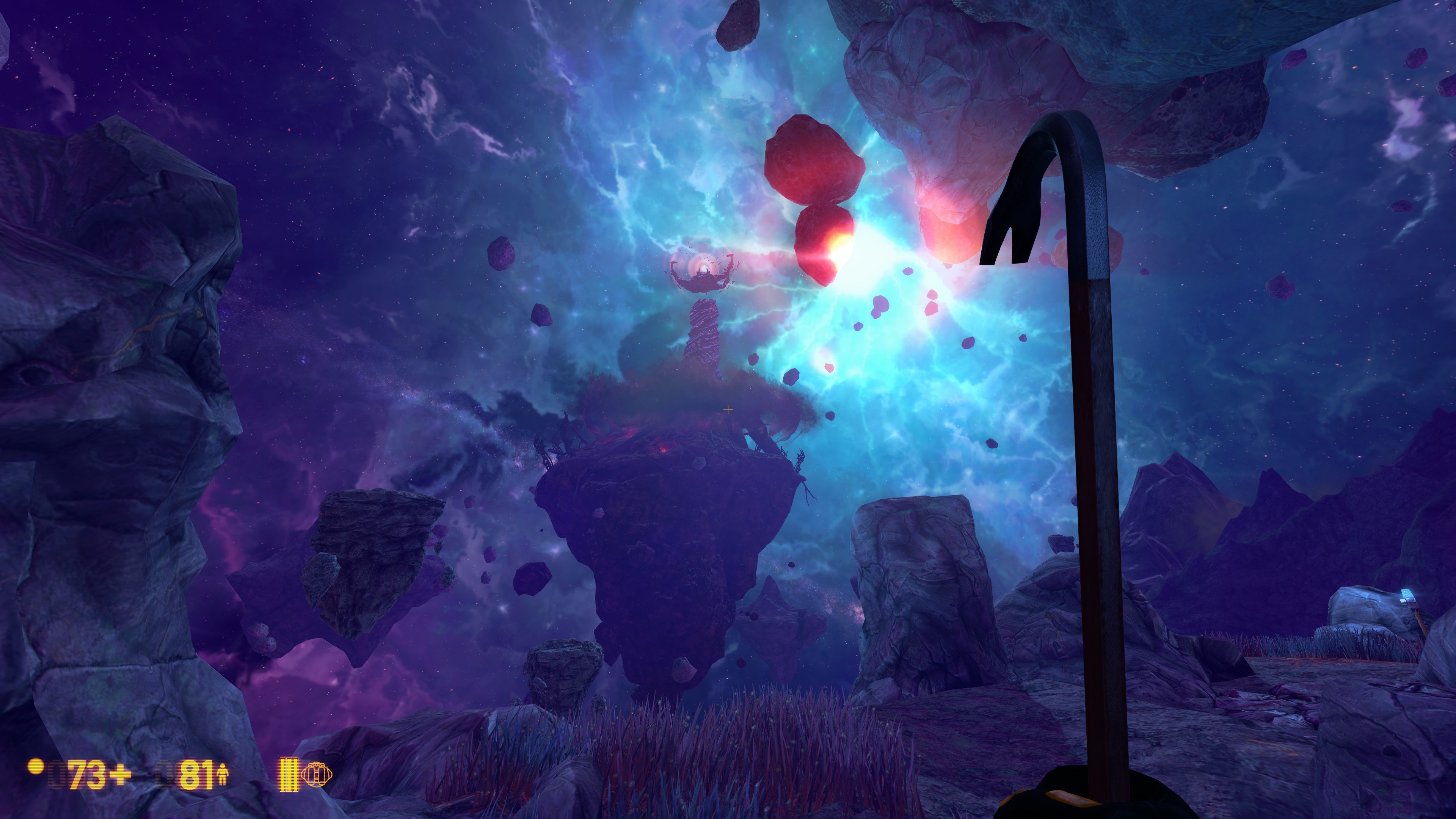Click the long jump module icon

pos(317,774)
